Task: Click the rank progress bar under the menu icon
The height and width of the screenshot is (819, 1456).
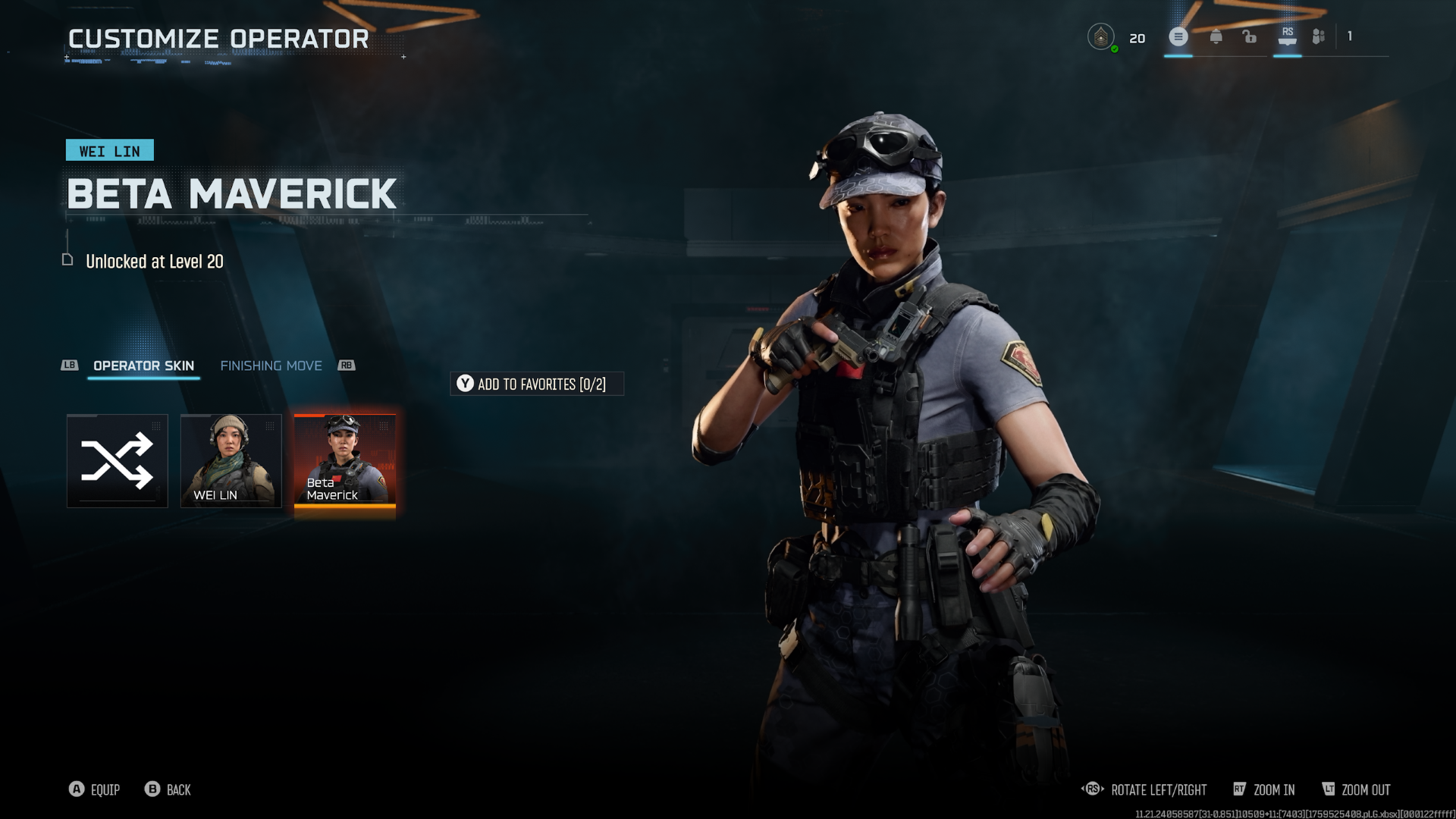Action: pos(1178,55)
